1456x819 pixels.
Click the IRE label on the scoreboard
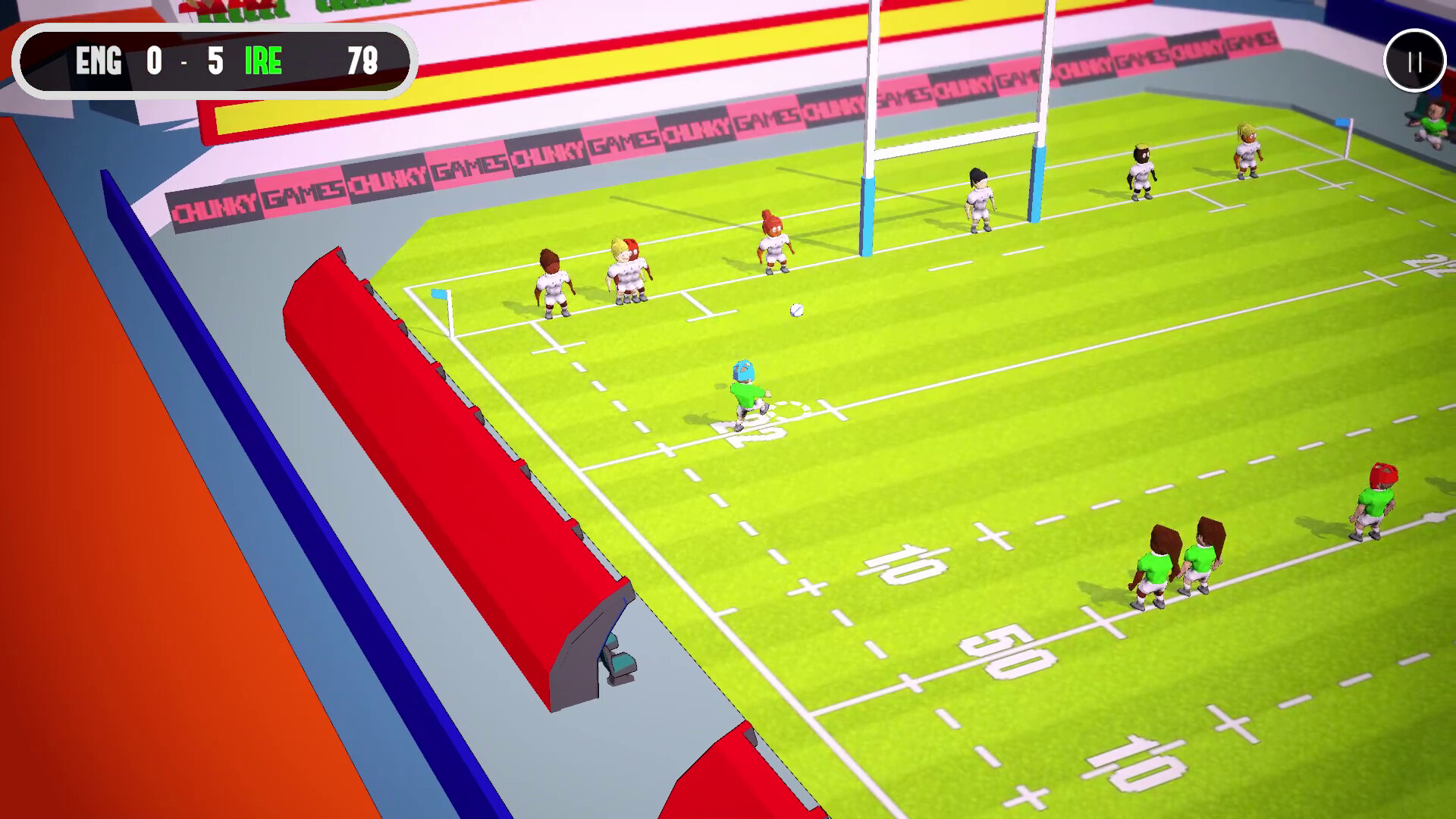tap(263, 63)
